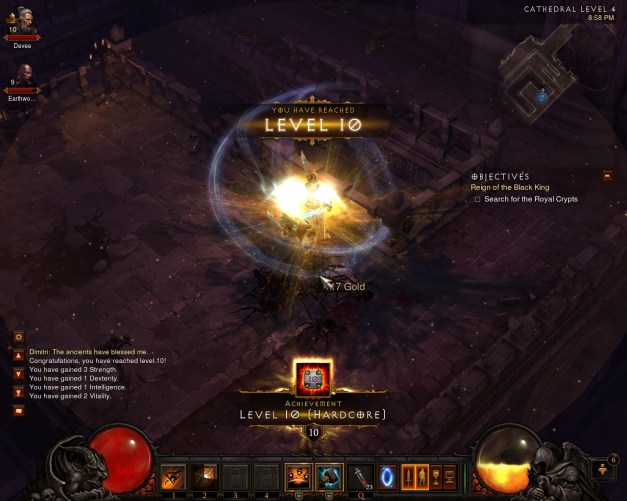627x501 pixels.
Task: Cast the blue town portal
Action: [x=386, y=477]
